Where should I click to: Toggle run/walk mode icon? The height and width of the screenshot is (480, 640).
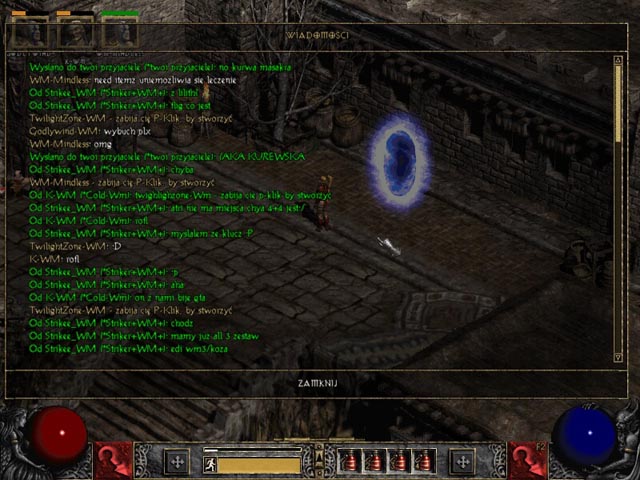211,464
